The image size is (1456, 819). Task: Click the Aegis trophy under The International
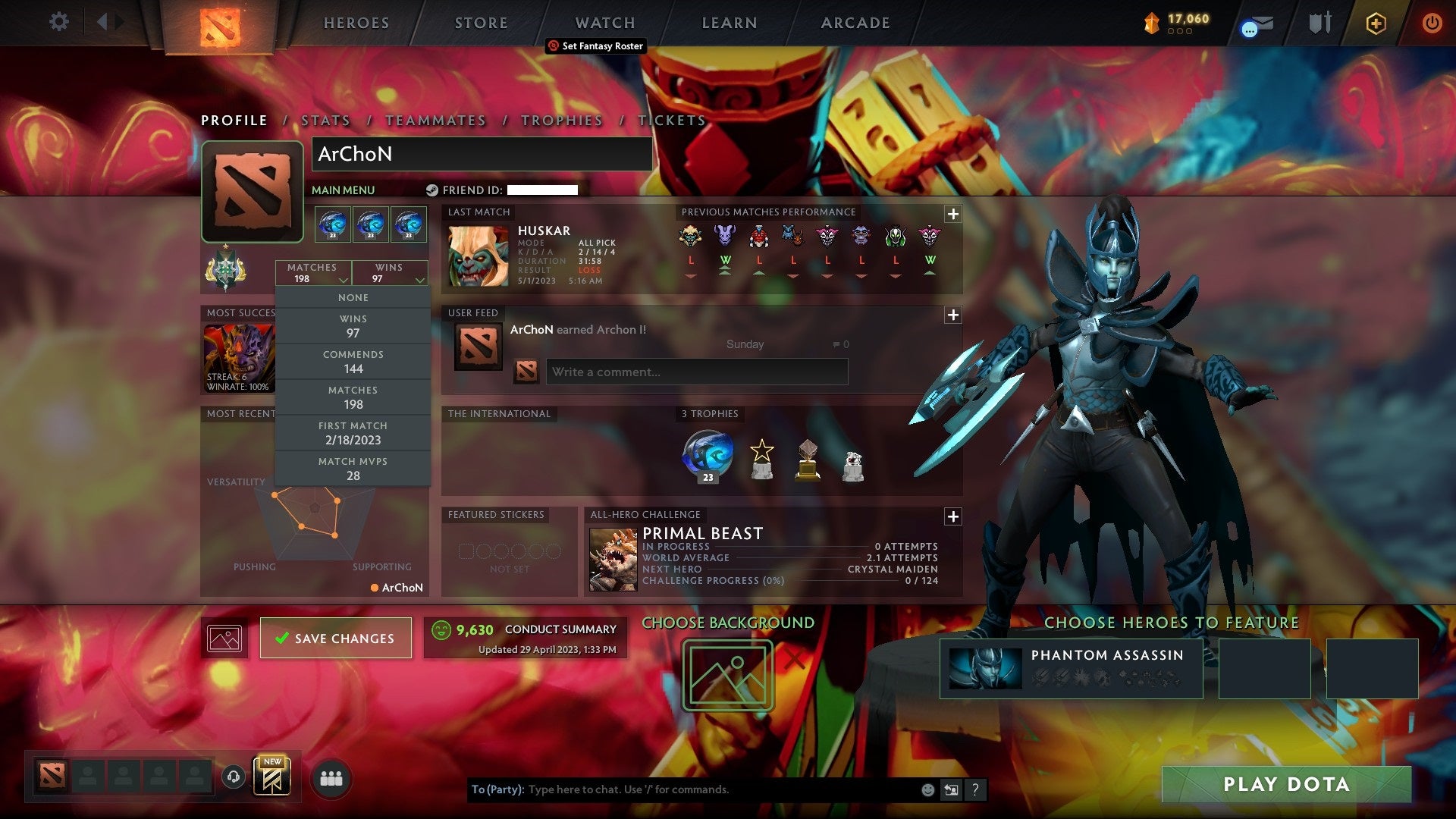707,453
